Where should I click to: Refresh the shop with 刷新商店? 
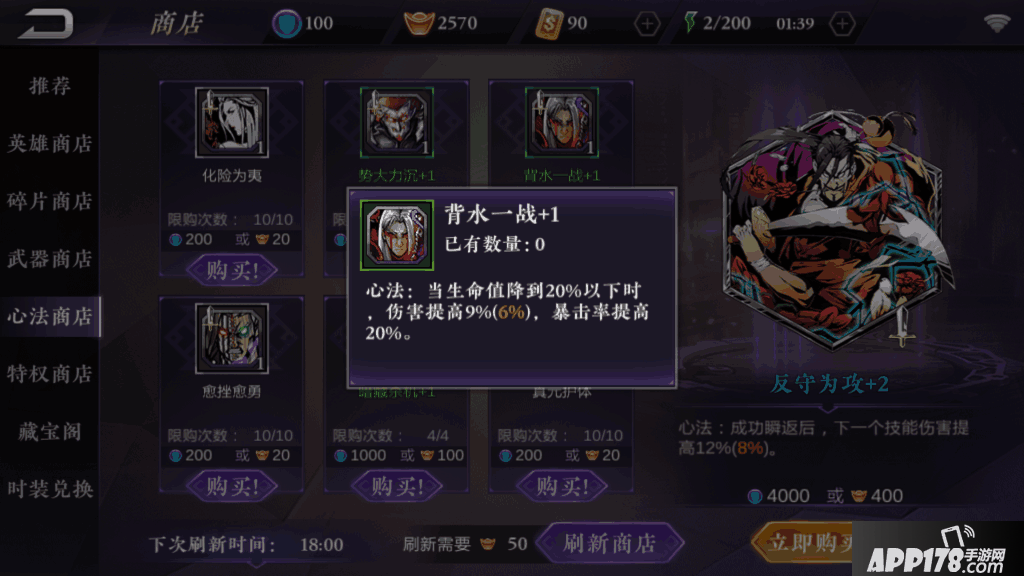[x=609, y=544]
